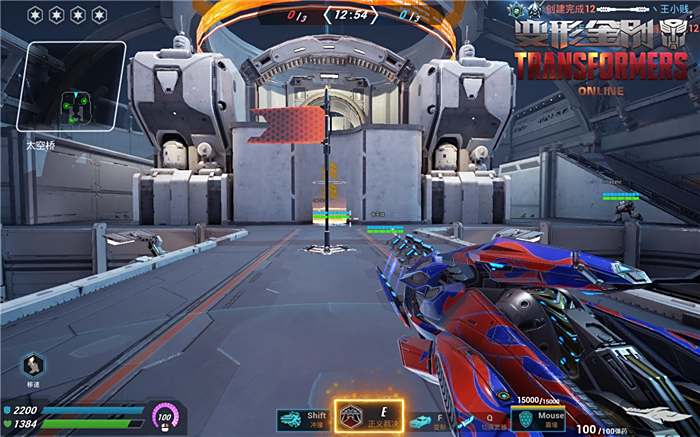
Task: Click the speed buff hexagon icon
Action: [34, 365]
